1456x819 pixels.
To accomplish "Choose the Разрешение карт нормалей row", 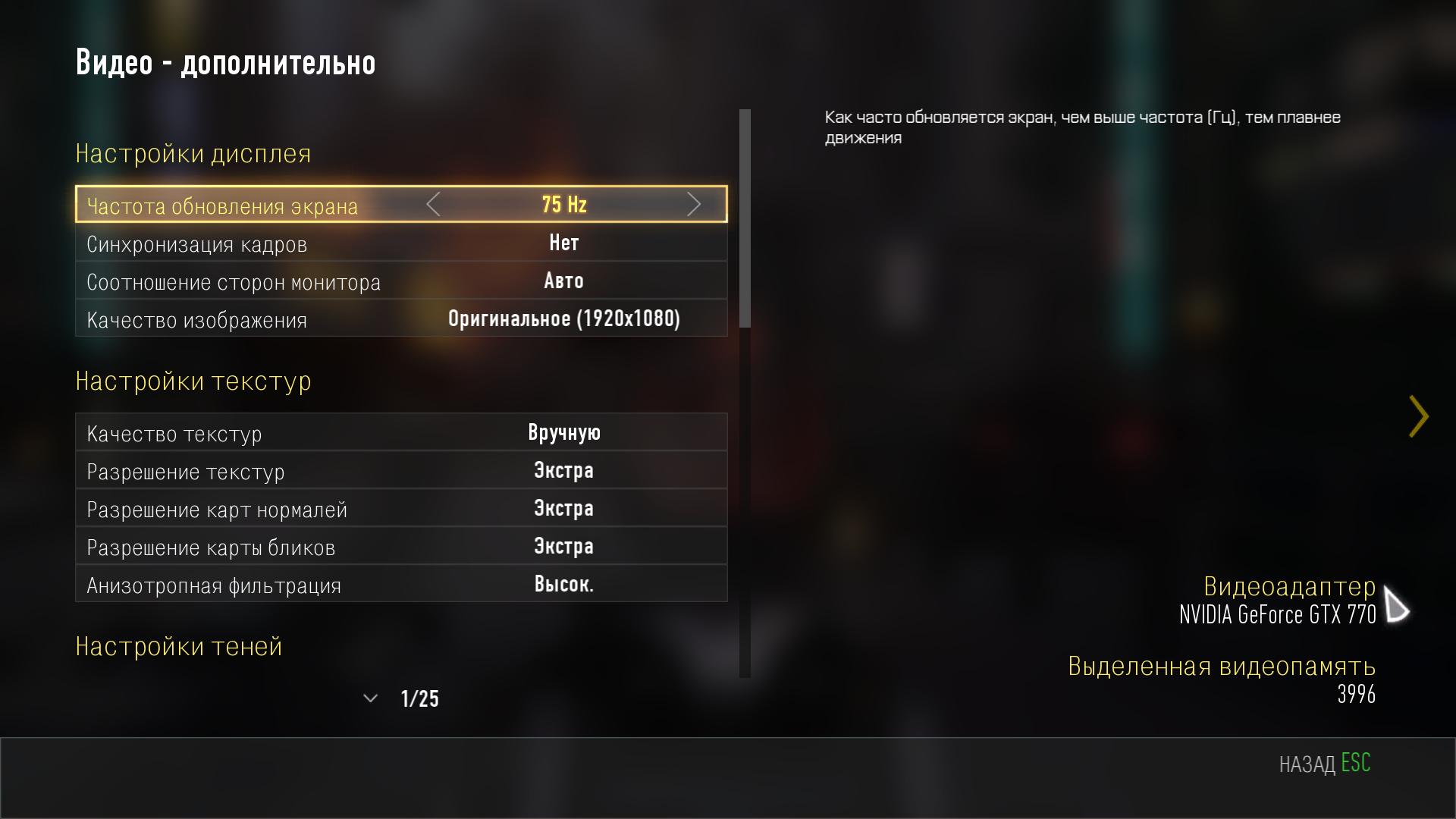I will click(400, 509).
